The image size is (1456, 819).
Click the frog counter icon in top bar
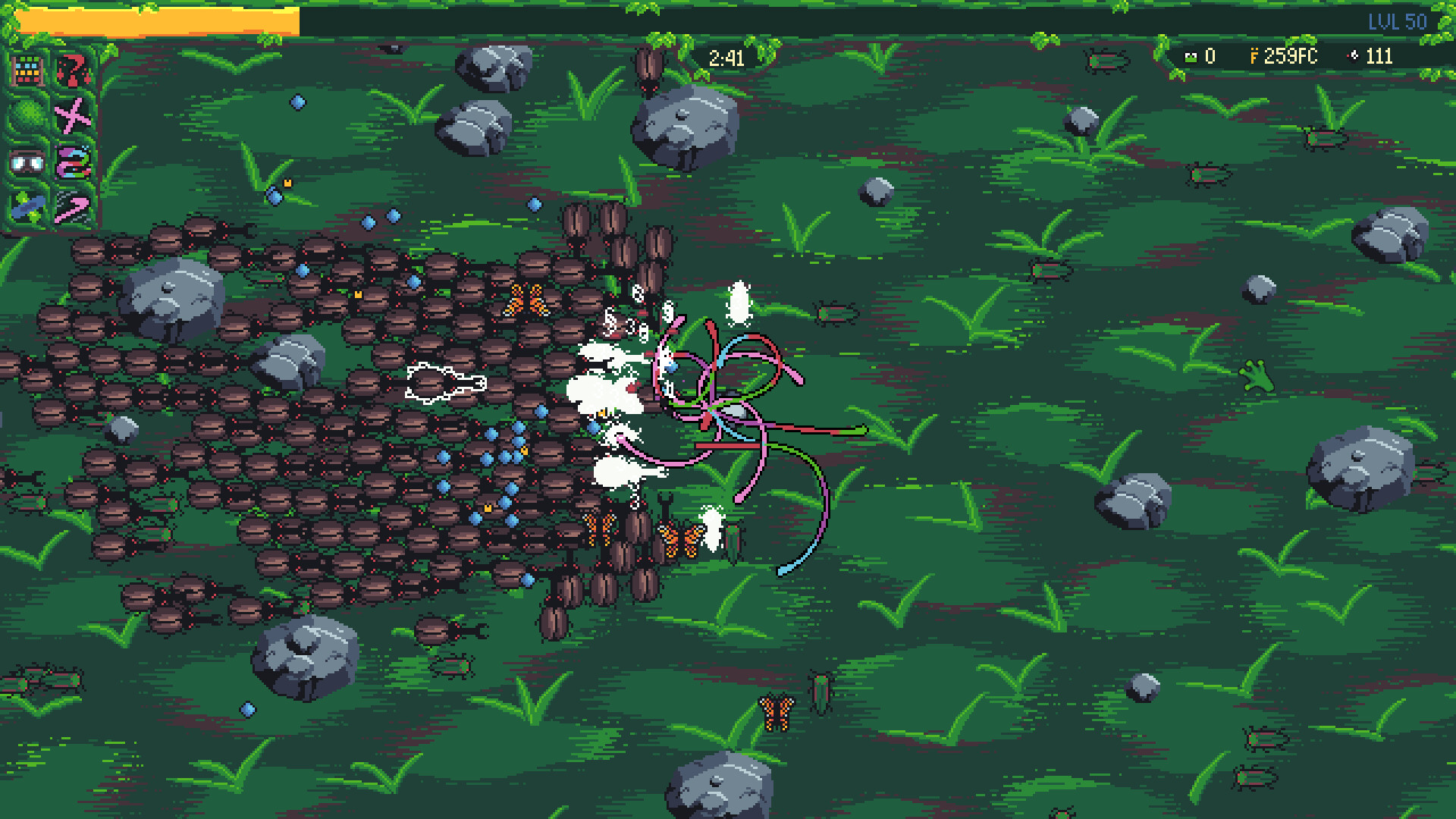pyautogui.click(x=1191, y=58)
